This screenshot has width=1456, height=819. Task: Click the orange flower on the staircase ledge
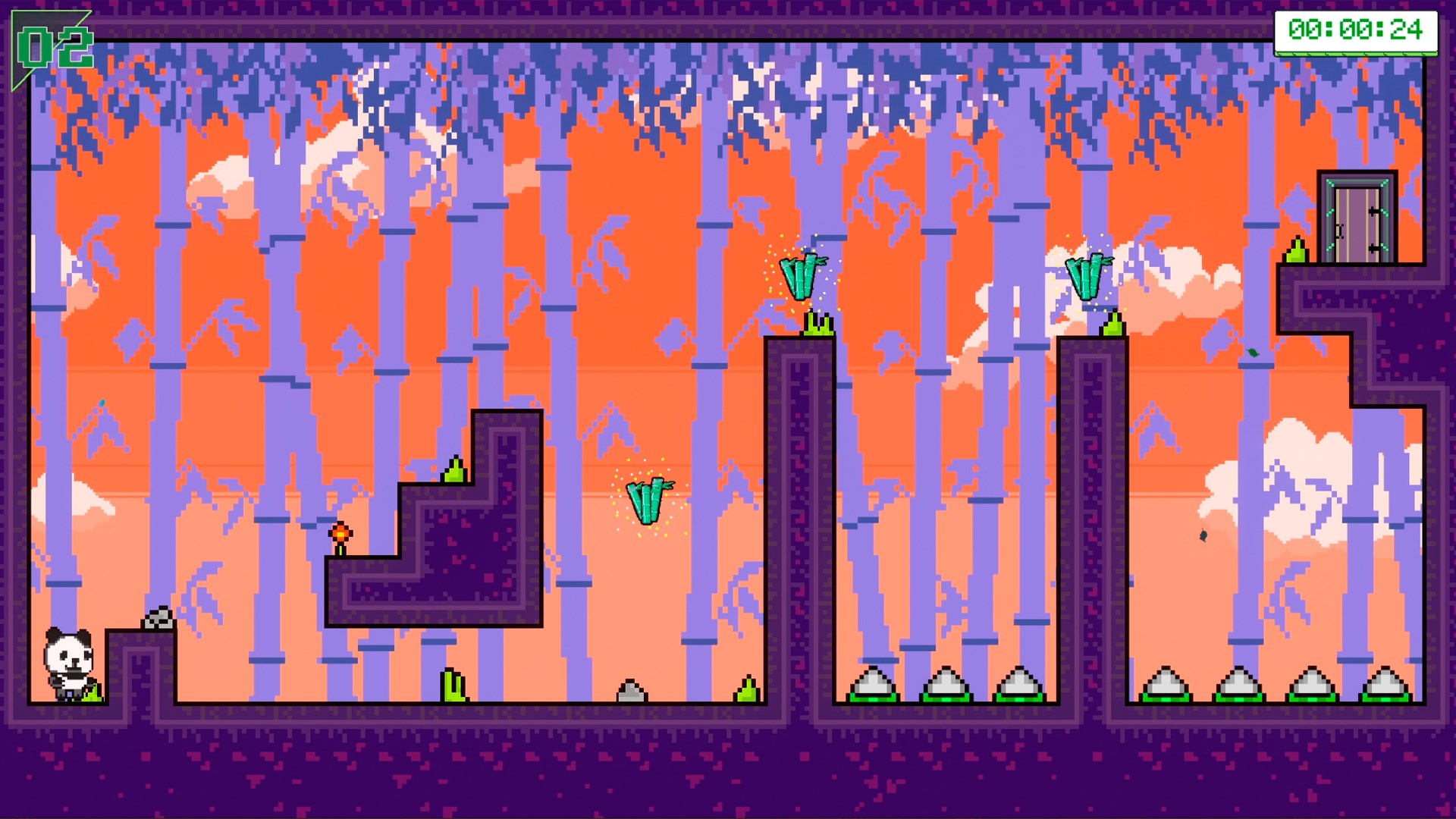click(340, 534)
